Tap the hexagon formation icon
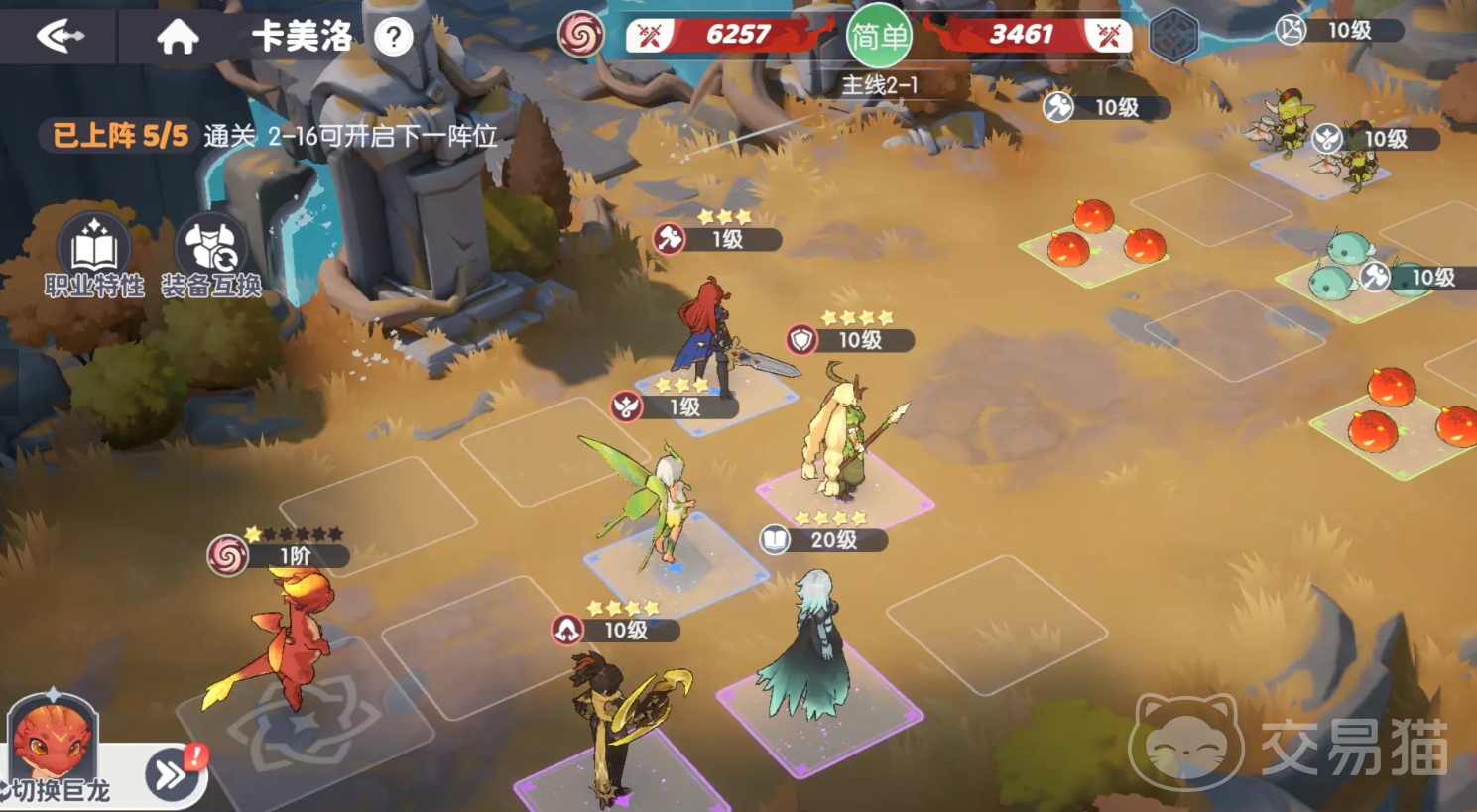The height and width of the screenshot is (812, 1477). [x=1173, y=37]
